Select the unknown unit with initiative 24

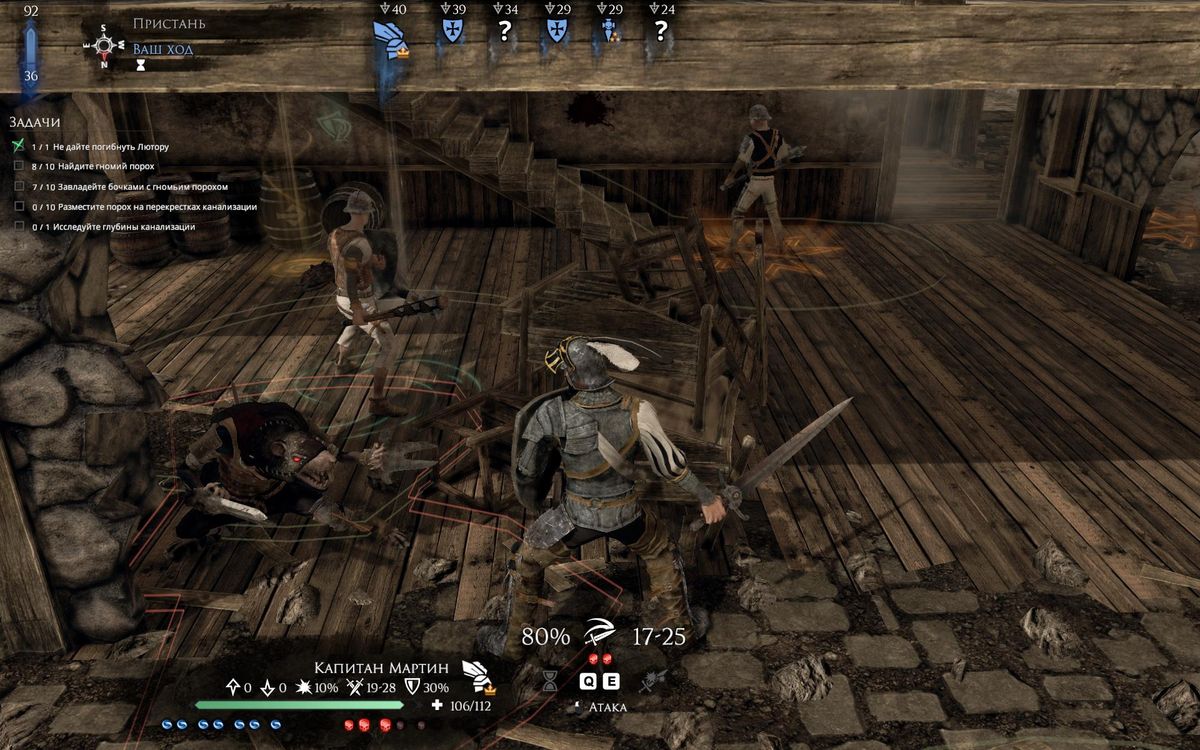click(660, 30)
